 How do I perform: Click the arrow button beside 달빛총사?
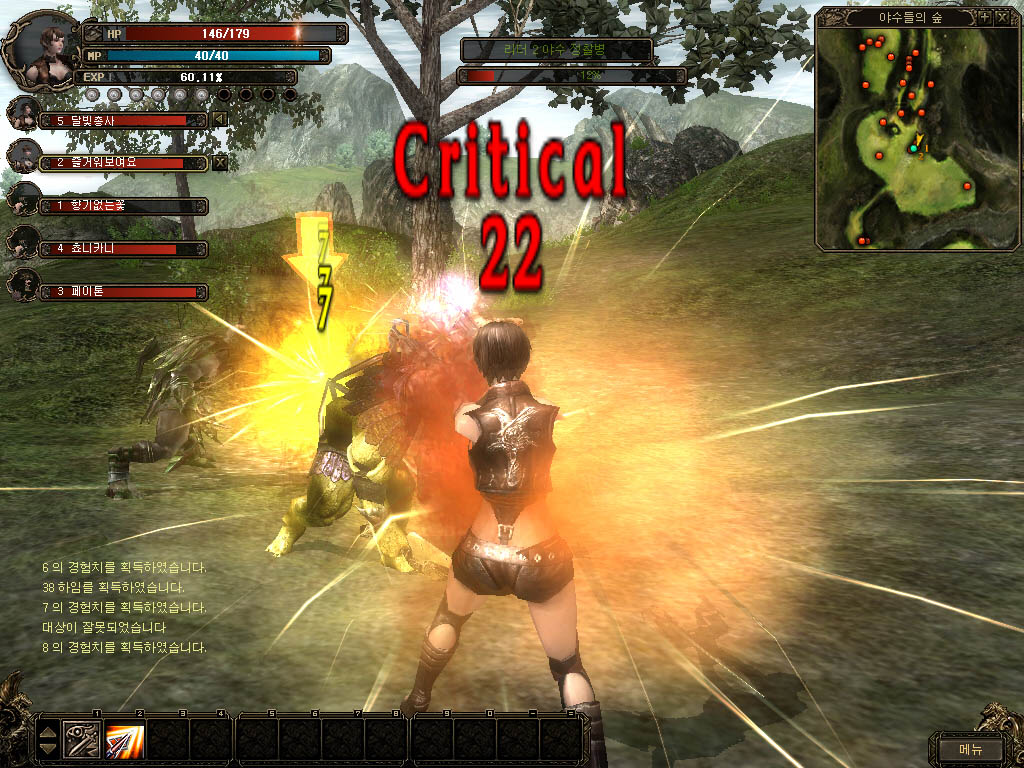(x=220, y=120)
